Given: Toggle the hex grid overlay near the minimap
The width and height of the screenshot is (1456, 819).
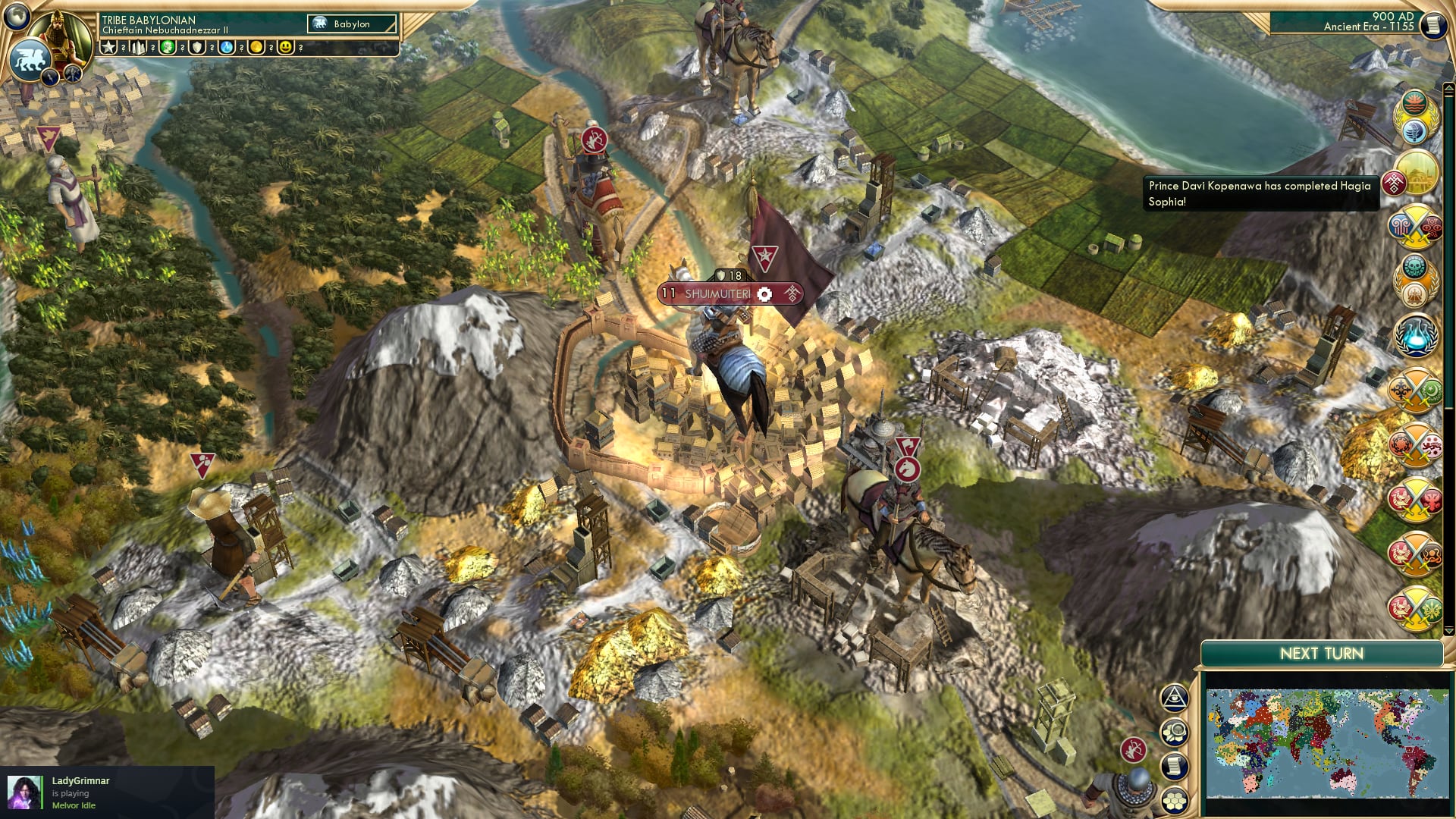Looking at the screenshot, I should click(1175, 799).
